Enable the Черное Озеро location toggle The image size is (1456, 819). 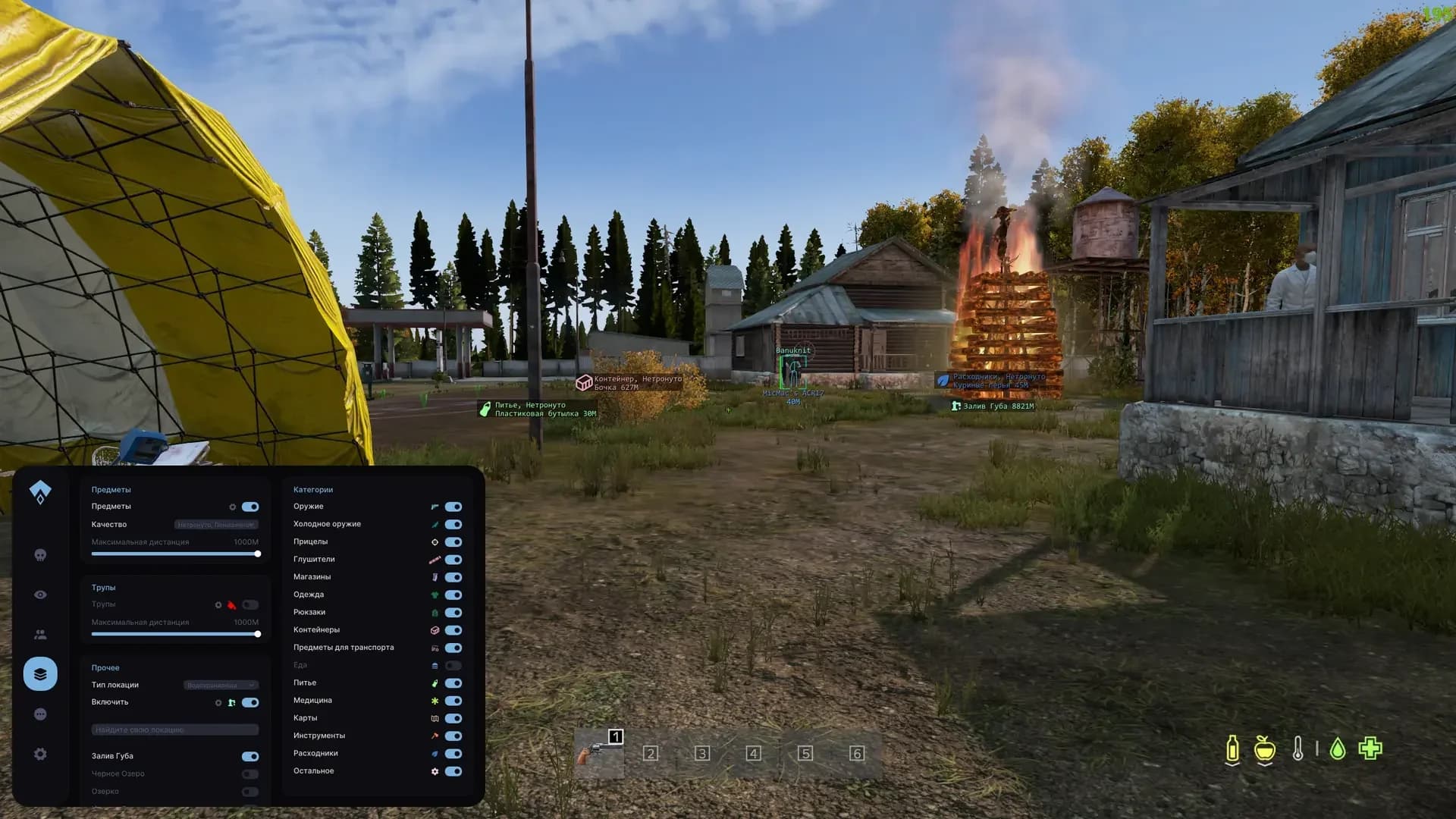pyautogui.click(x=249, y=773)
